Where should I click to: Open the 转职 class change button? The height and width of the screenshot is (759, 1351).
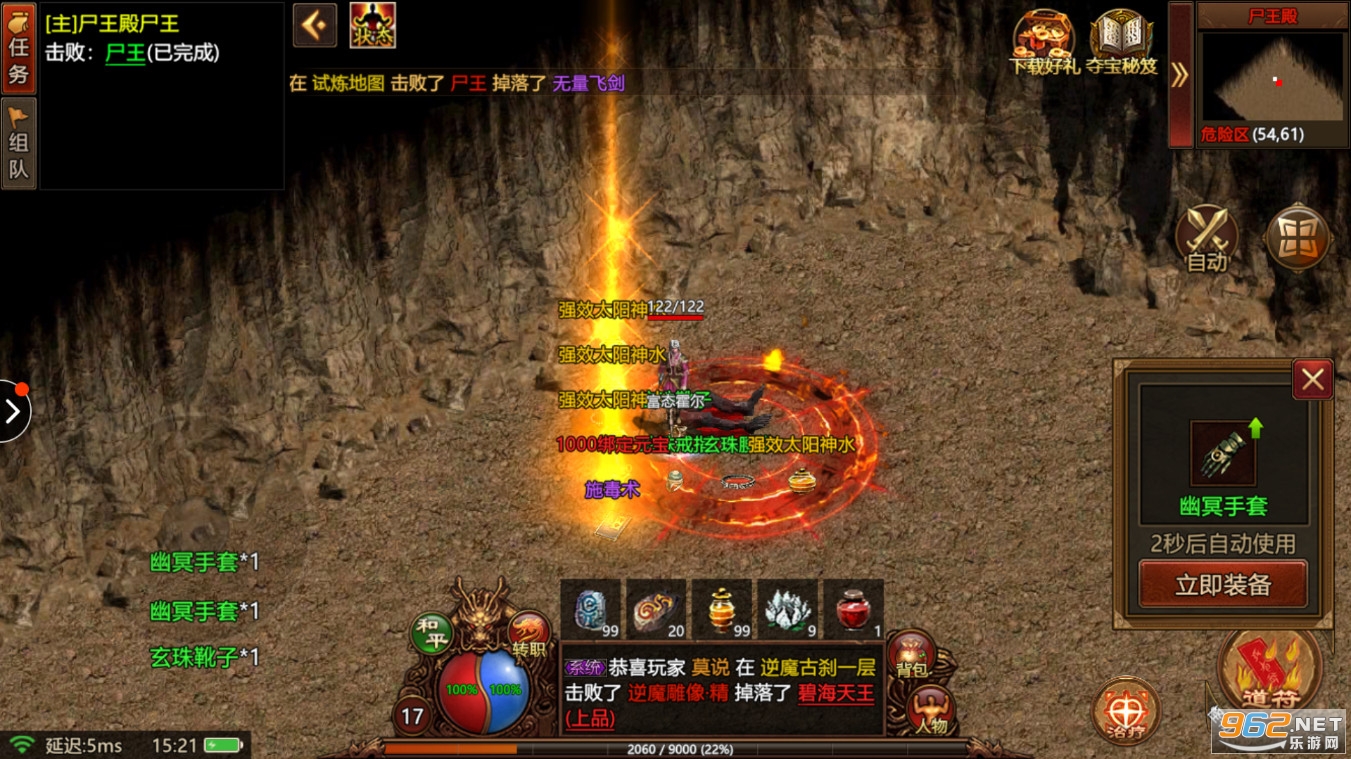tap(529, 634)
